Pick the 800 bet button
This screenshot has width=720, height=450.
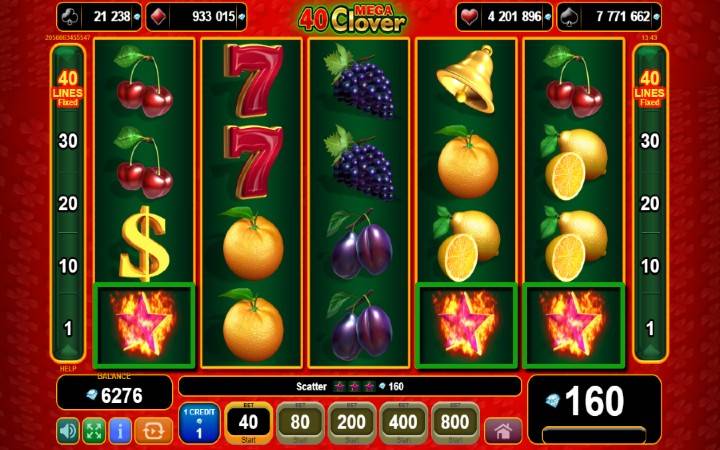(455, 423)
